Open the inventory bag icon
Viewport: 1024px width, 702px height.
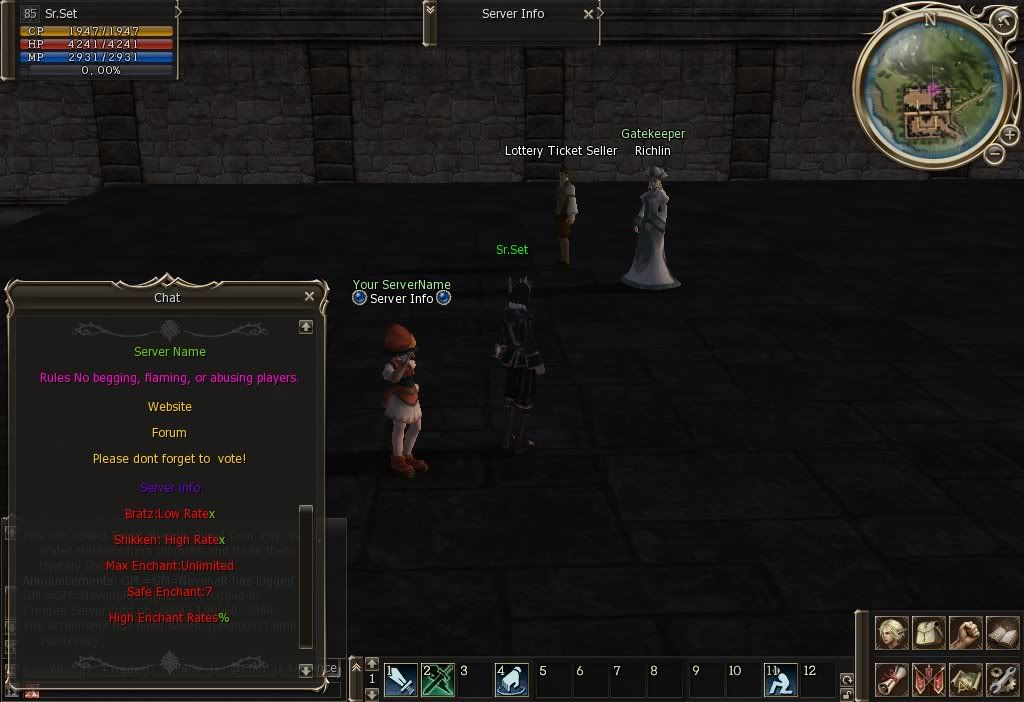928,634
